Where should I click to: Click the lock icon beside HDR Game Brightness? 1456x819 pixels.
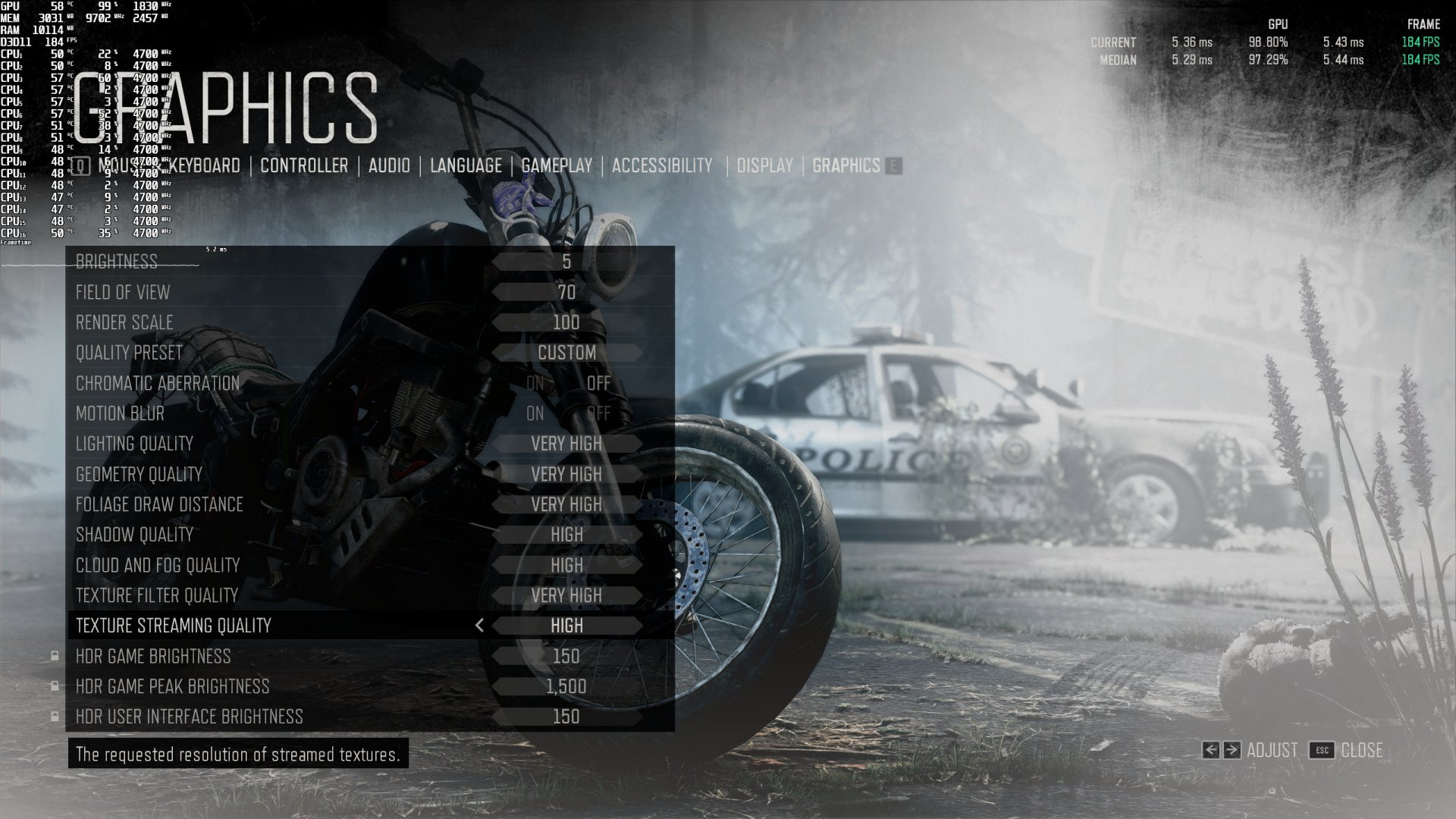(x=55, y=657)
